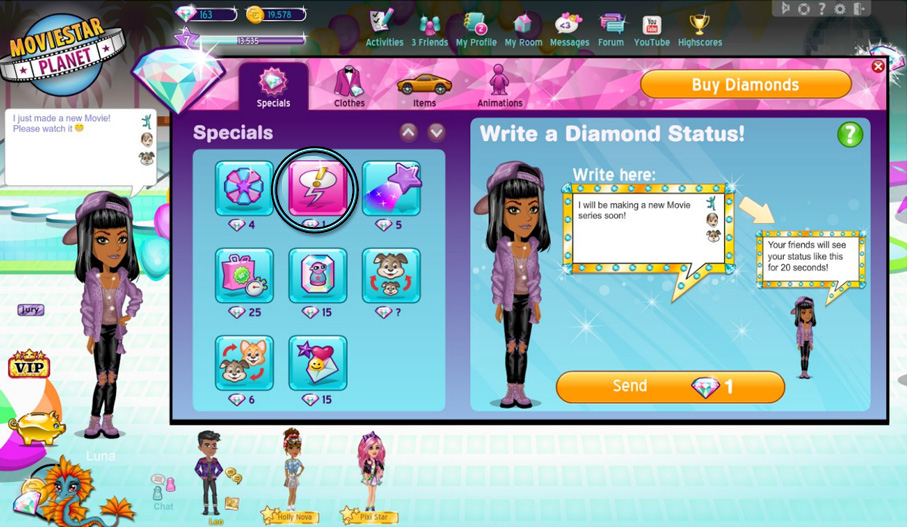
Task: Open the Forum
Action: coord(611,28)
